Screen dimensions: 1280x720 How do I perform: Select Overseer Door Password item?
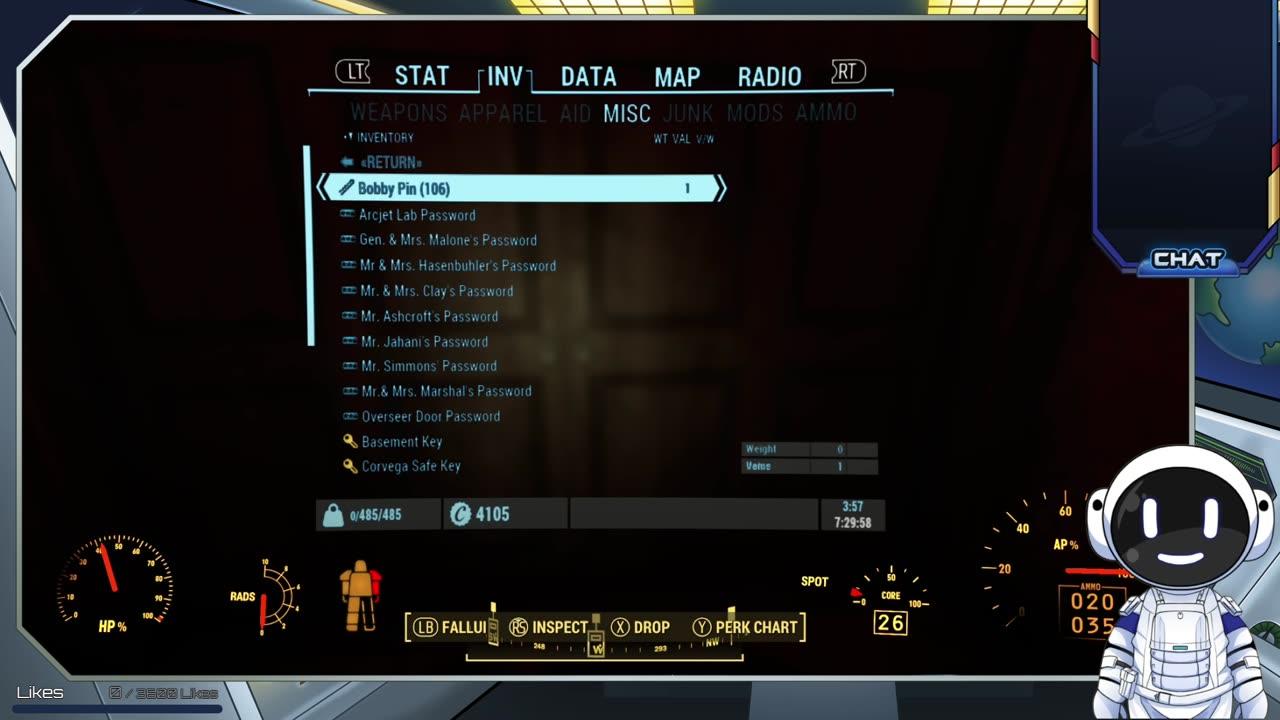point(430,416)
